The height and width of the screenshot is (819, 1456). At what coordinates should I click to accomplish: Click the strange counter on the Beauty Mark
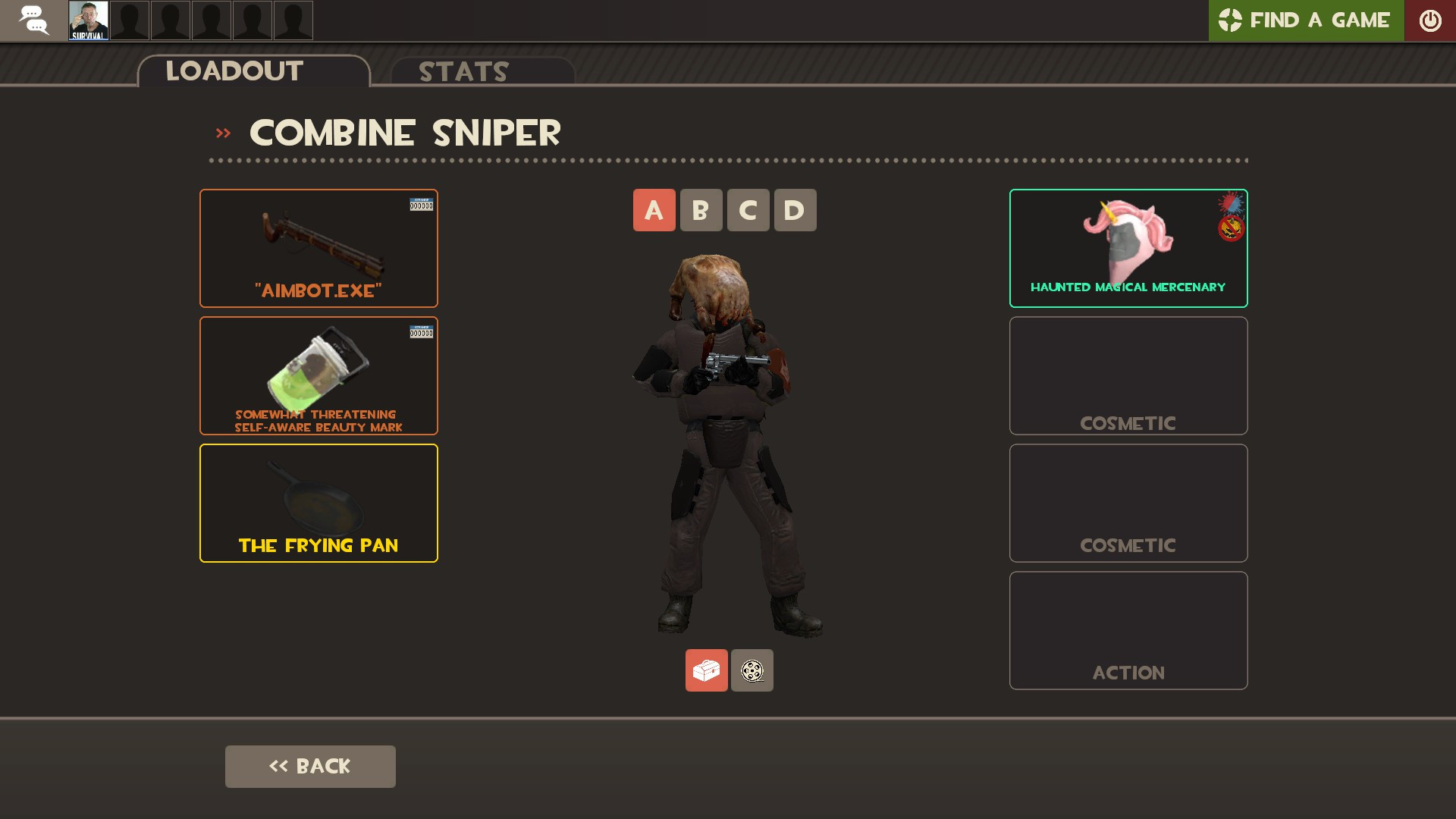pyautogui.click(x=422, y=331)
